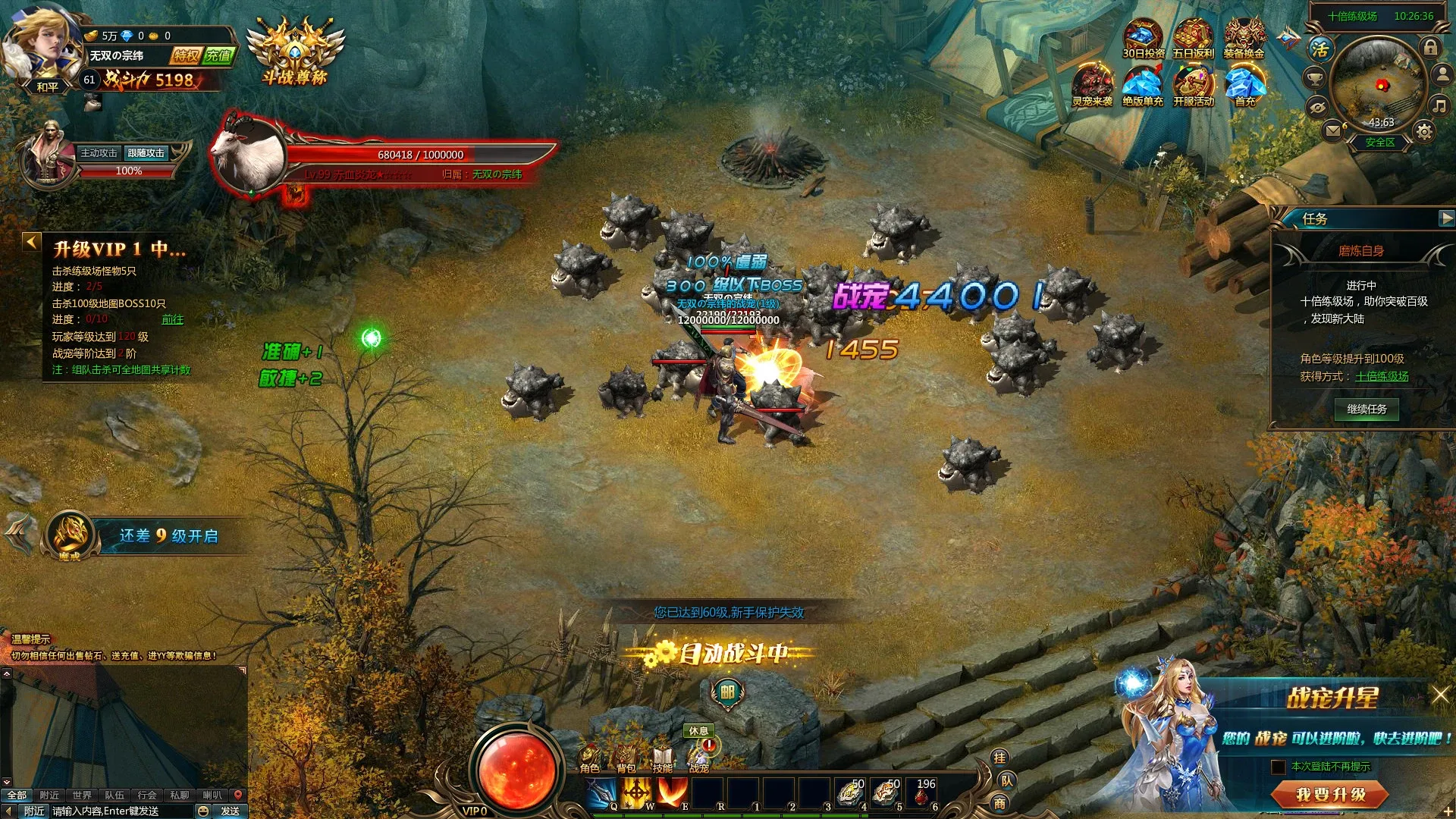Viewport: 1456px width, 819px height.
Task: Open the settings gear near the minimap
Action: point(1423,131)
